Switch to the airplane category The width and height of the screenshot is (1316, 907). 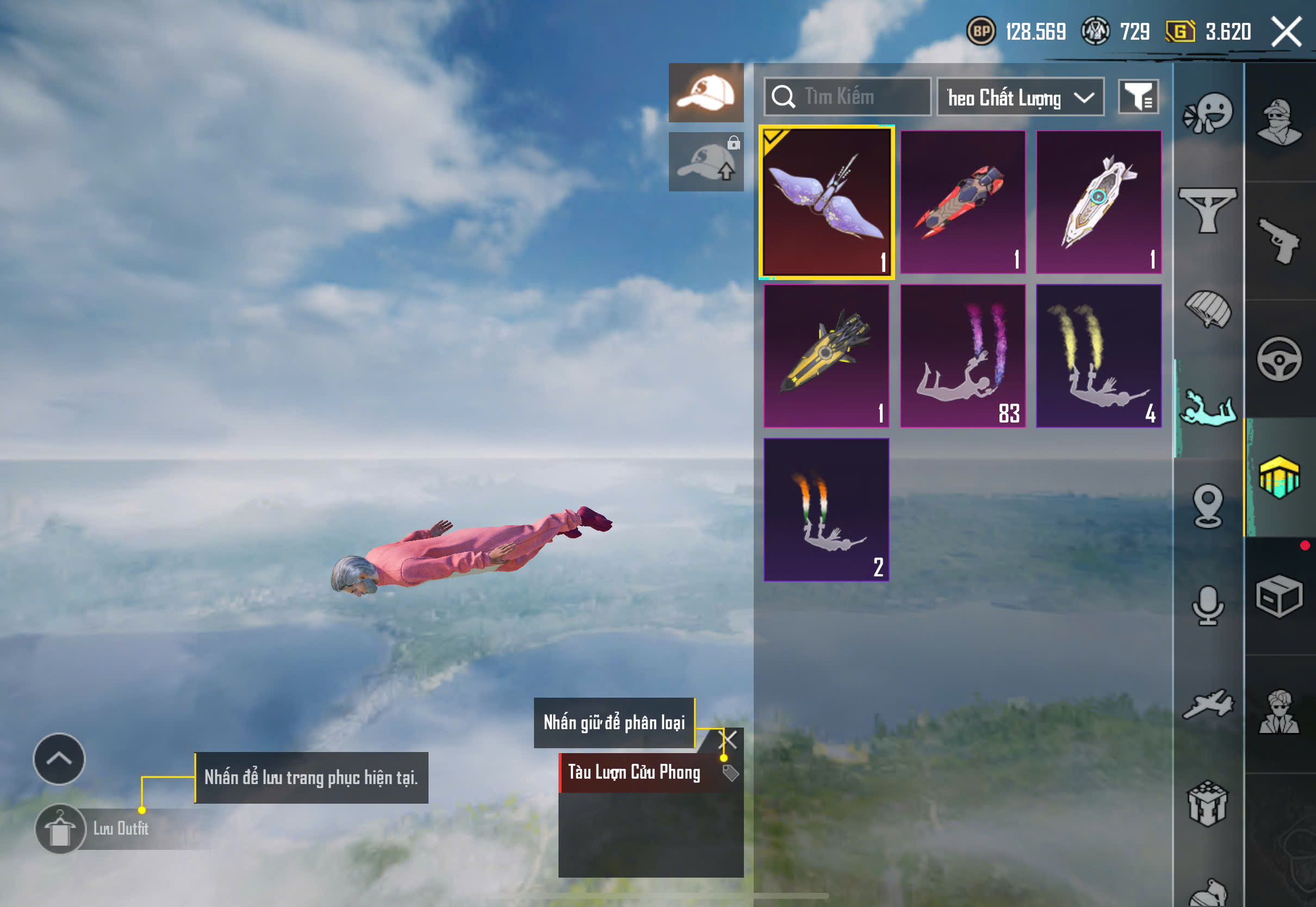point(1208,705)
